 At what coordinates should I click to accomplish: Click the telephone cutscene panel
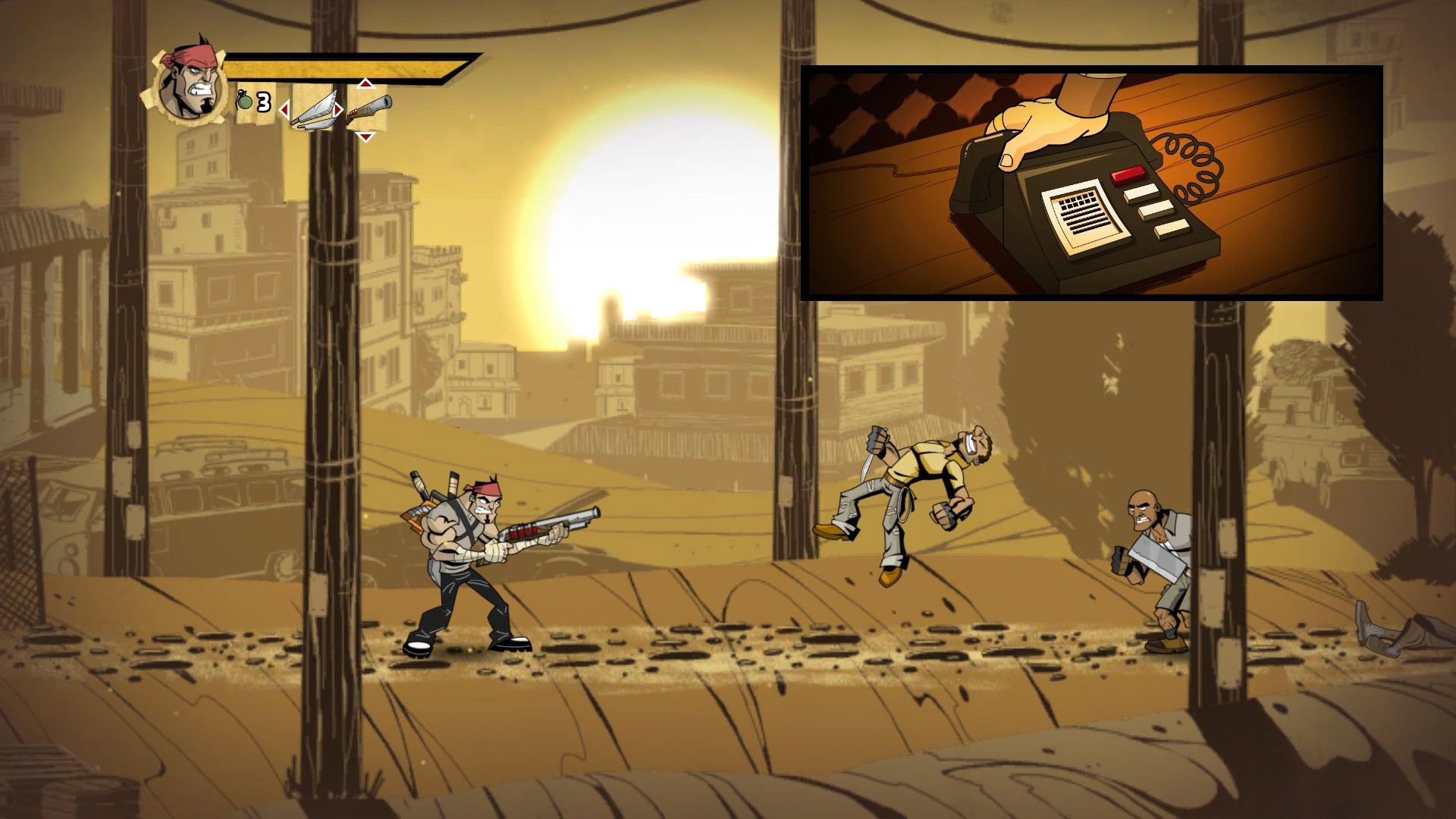[x=1092, y=182]
